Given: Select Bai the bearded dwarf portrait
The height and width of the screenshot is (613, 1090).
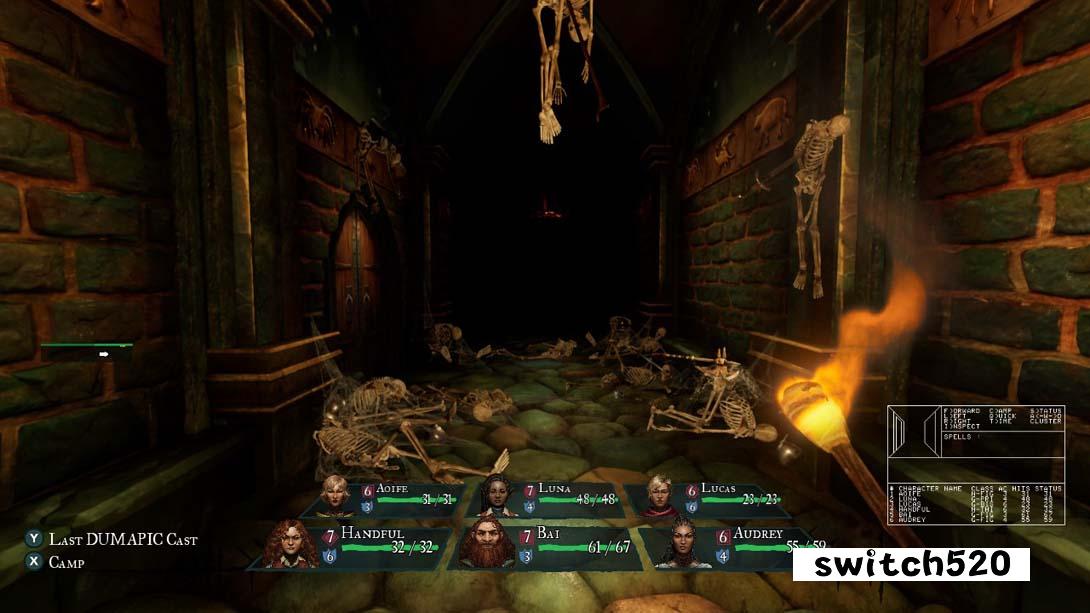Looking at the screenshot, I should click(x=488, y=546).
